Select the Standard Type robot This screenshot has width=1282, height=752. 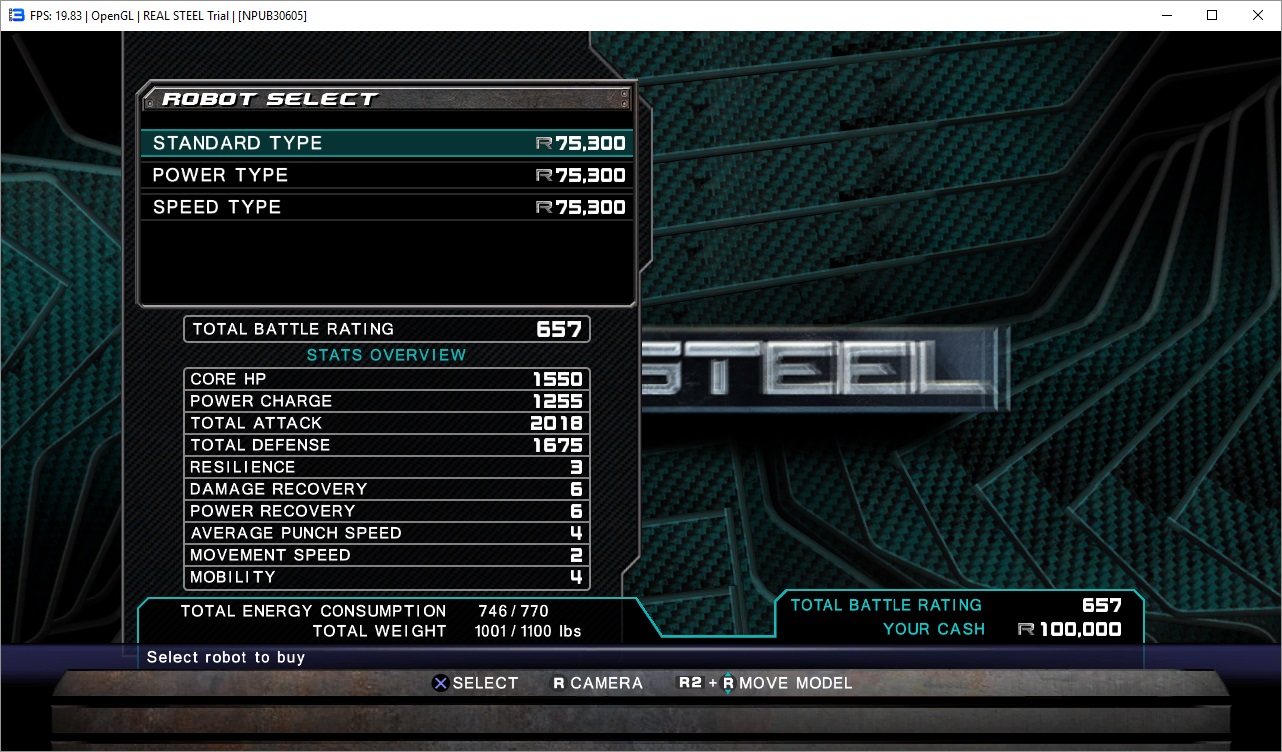click(x=386, y=143)
